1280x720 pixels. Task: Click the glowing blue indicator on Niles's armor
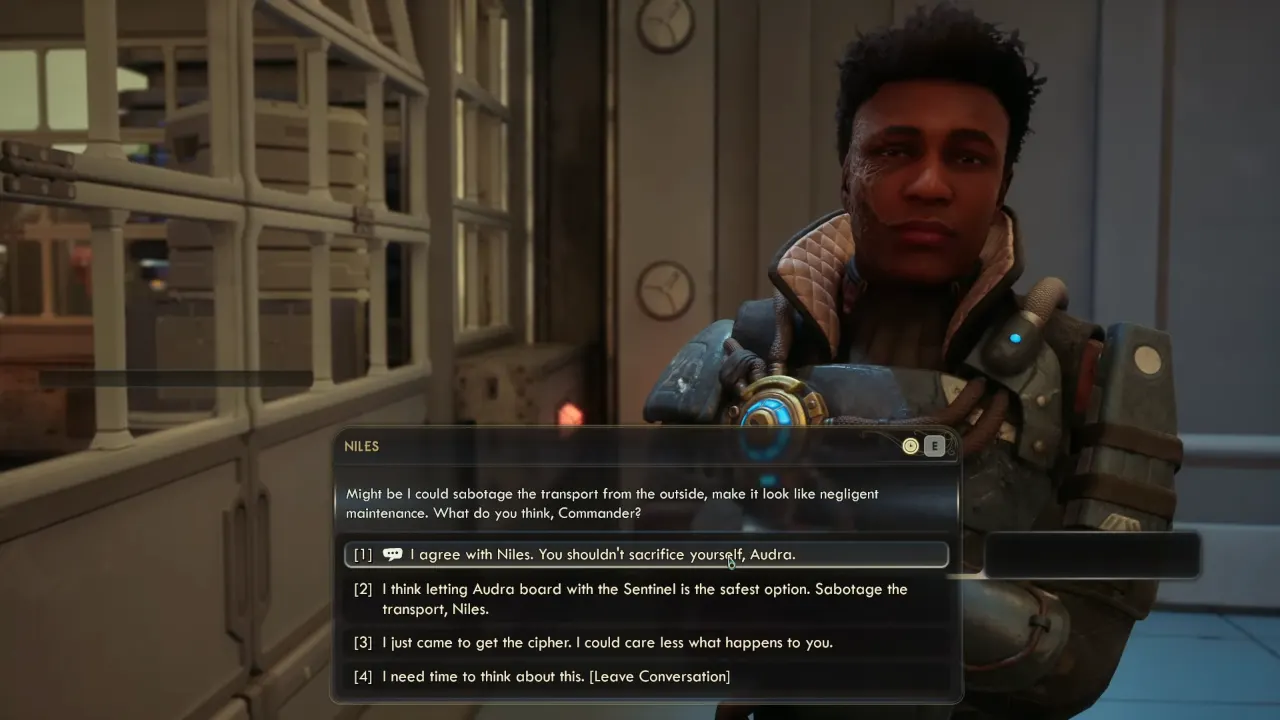(x=1015, y=337)
